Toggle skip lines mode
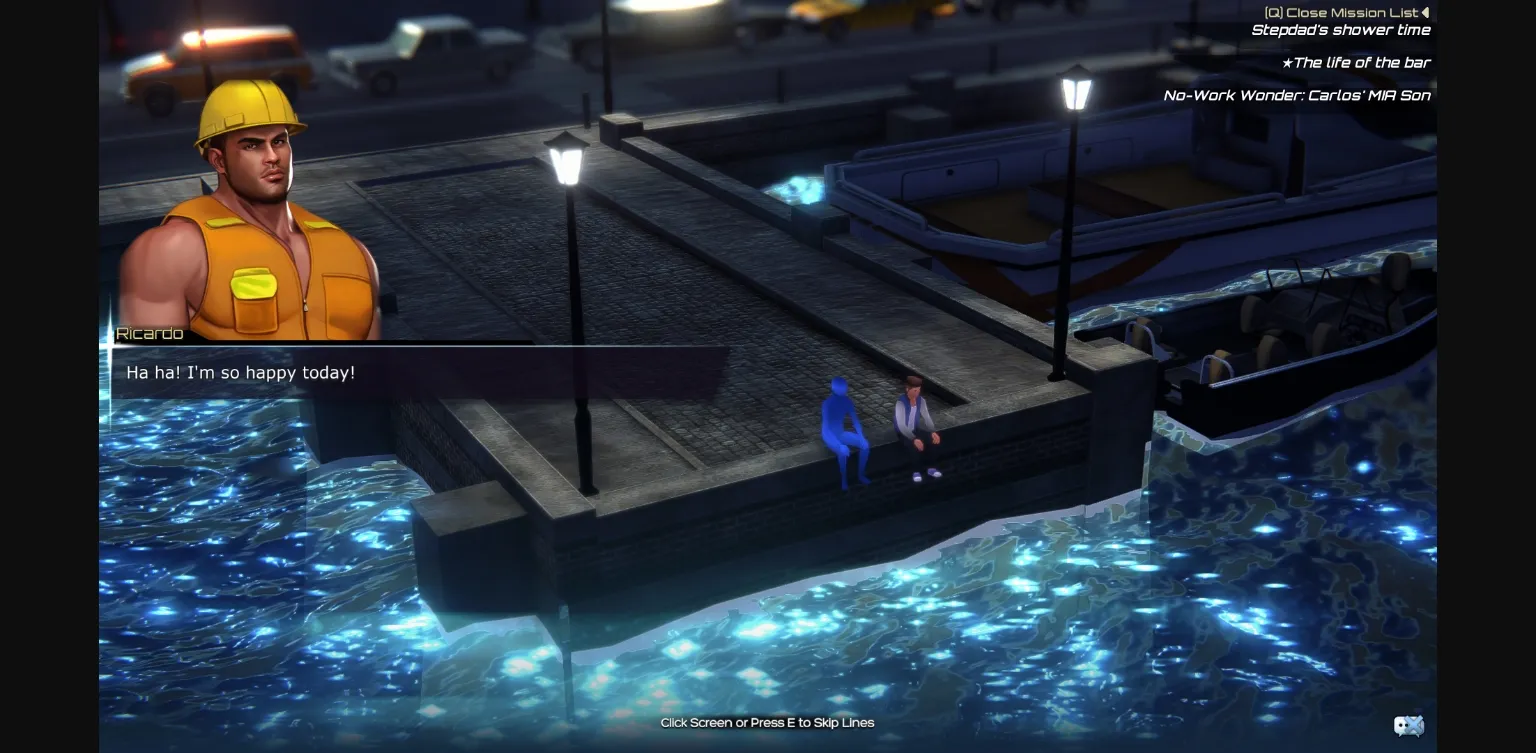 coord(767,722)
